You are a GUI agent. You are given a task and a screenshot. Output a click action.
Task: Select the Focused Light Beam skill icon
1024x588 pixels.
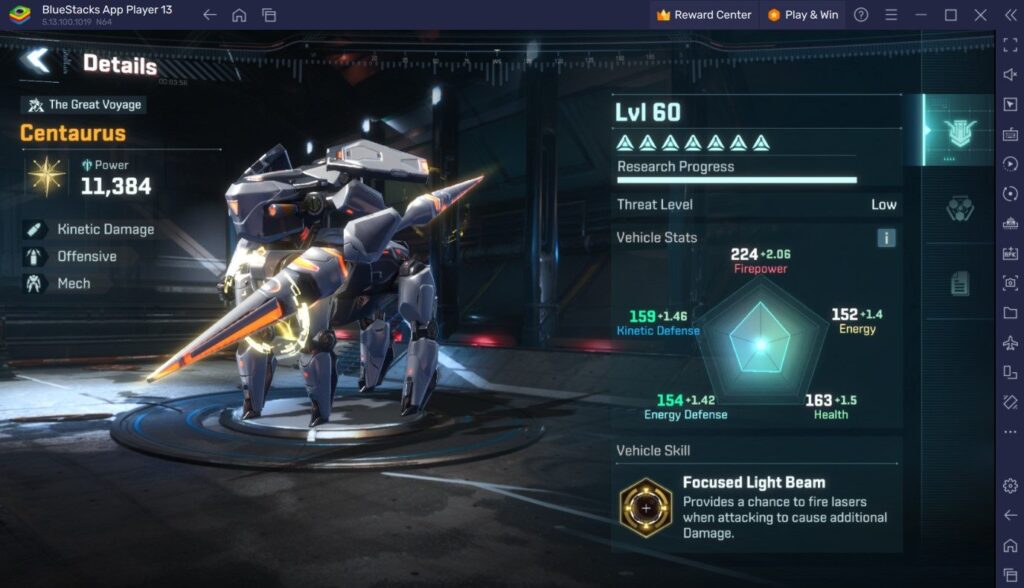click(x=645, y=508)
